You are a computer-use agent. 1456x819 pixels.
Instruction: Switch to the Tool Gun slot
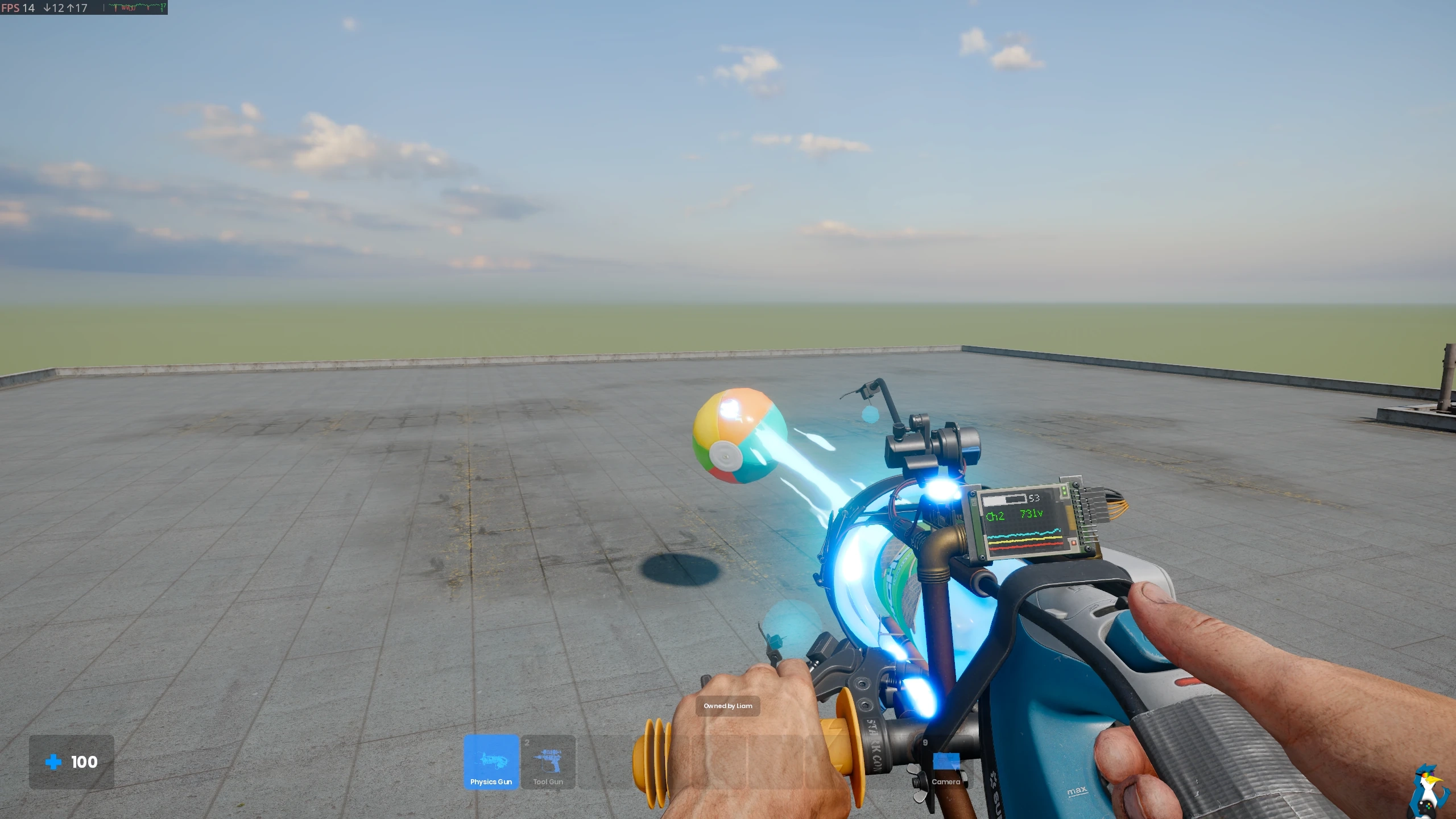coord(548,762)
